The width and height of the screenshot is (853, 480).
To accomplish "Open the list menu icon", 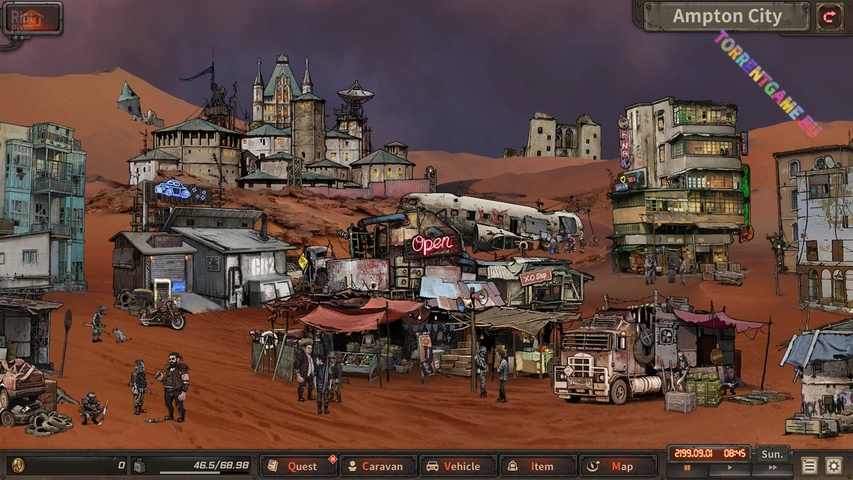I will (x=809, y=465).
